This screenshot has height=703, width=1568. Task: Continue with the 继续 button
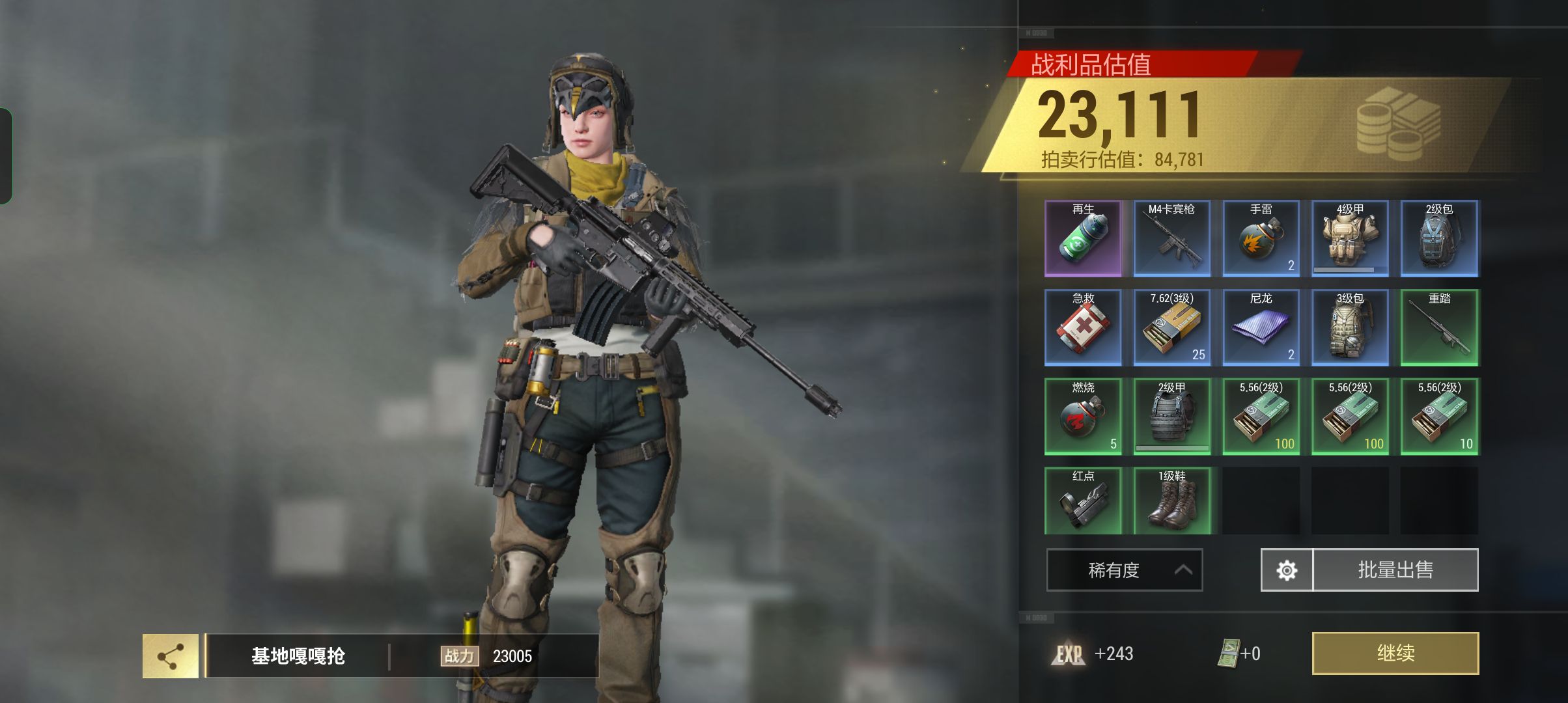pos(1395,653)
